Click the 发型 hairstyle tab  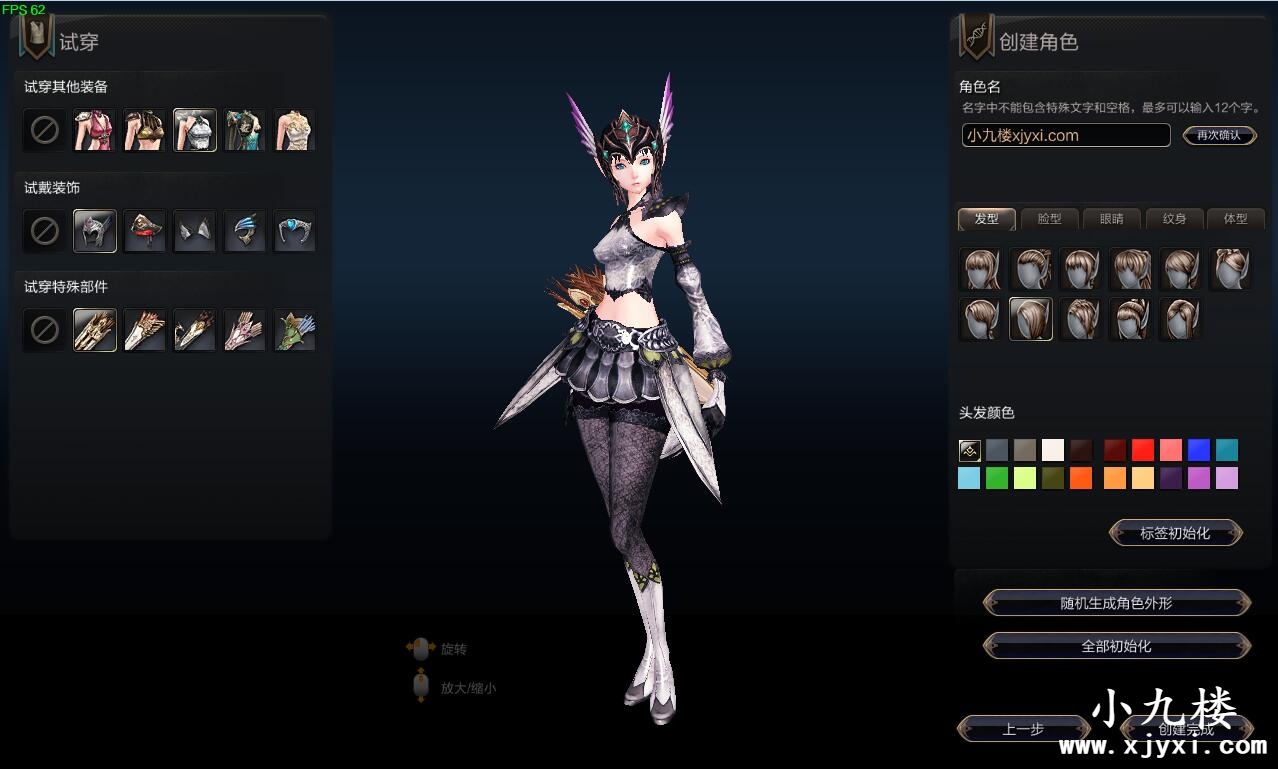pos(986,219)
